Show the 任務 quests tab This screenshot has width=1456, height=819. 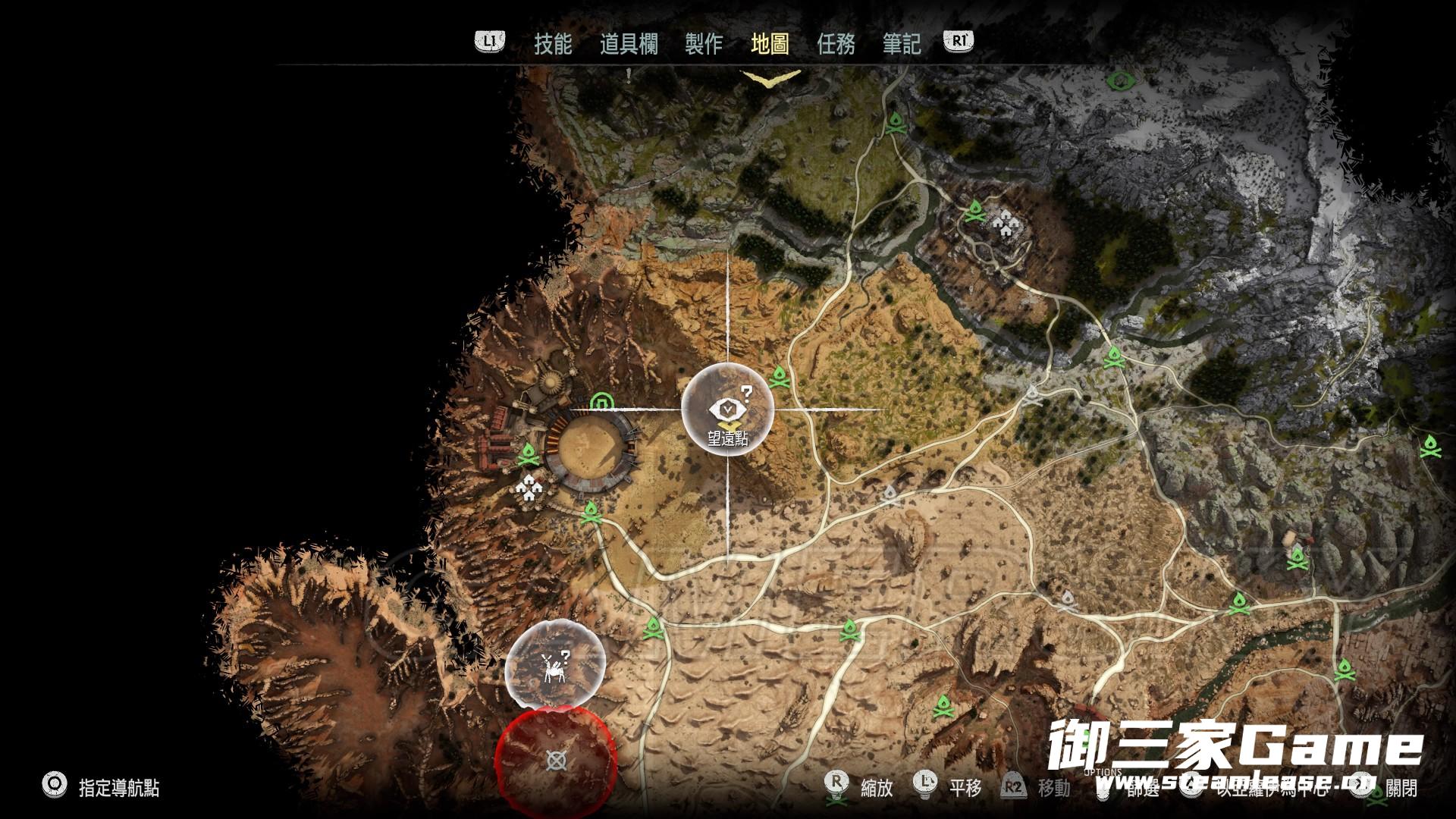tap(836, 44)
